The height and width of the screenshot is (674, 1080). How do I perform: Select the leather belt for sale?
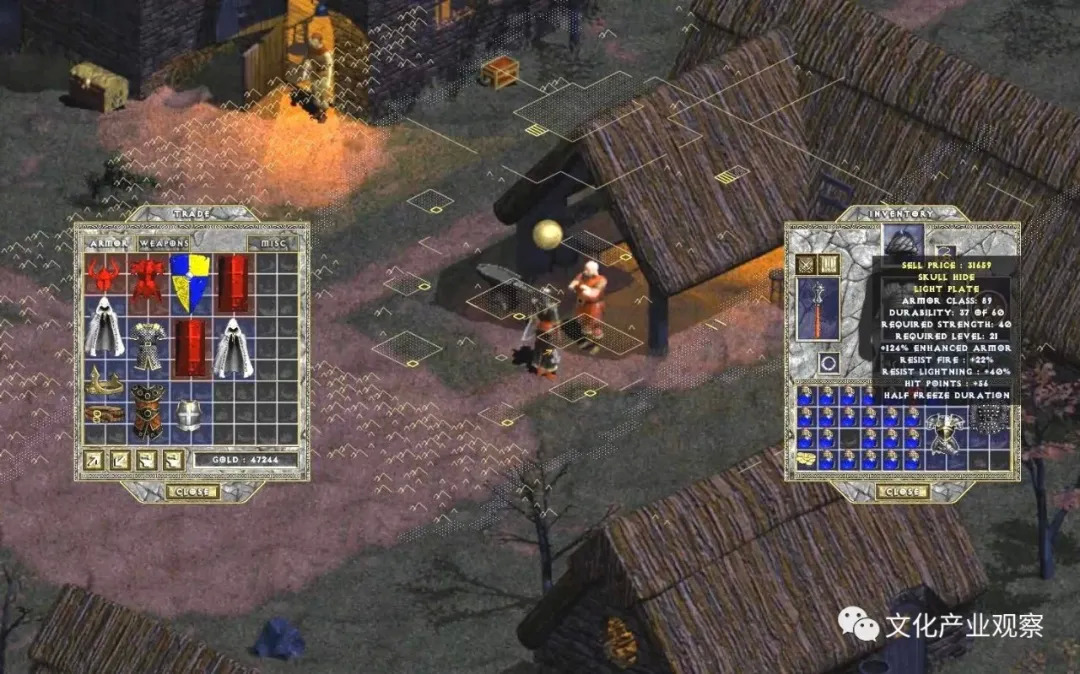(x=103, y=412)
